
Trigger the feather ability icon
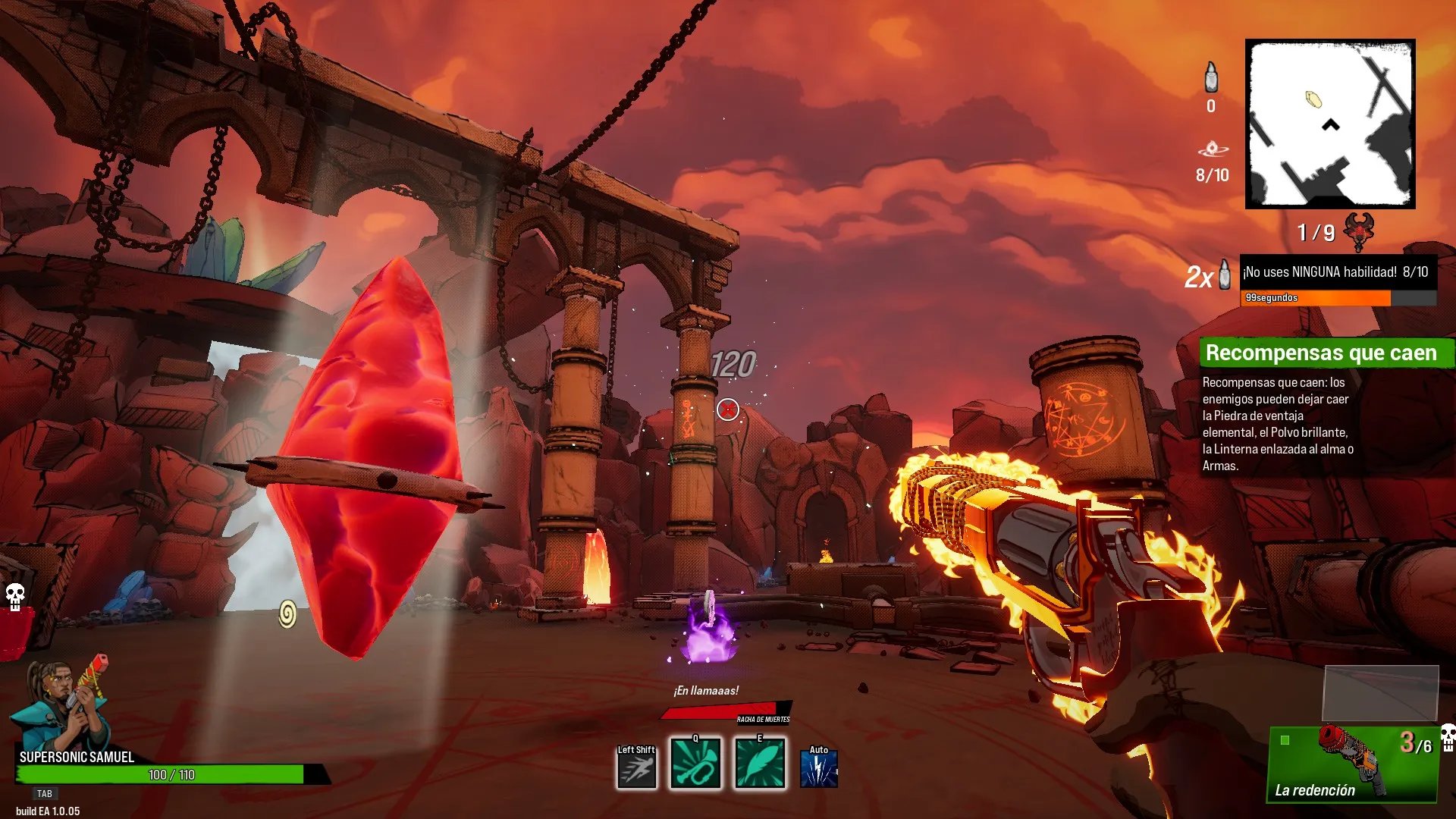(760, 764)
